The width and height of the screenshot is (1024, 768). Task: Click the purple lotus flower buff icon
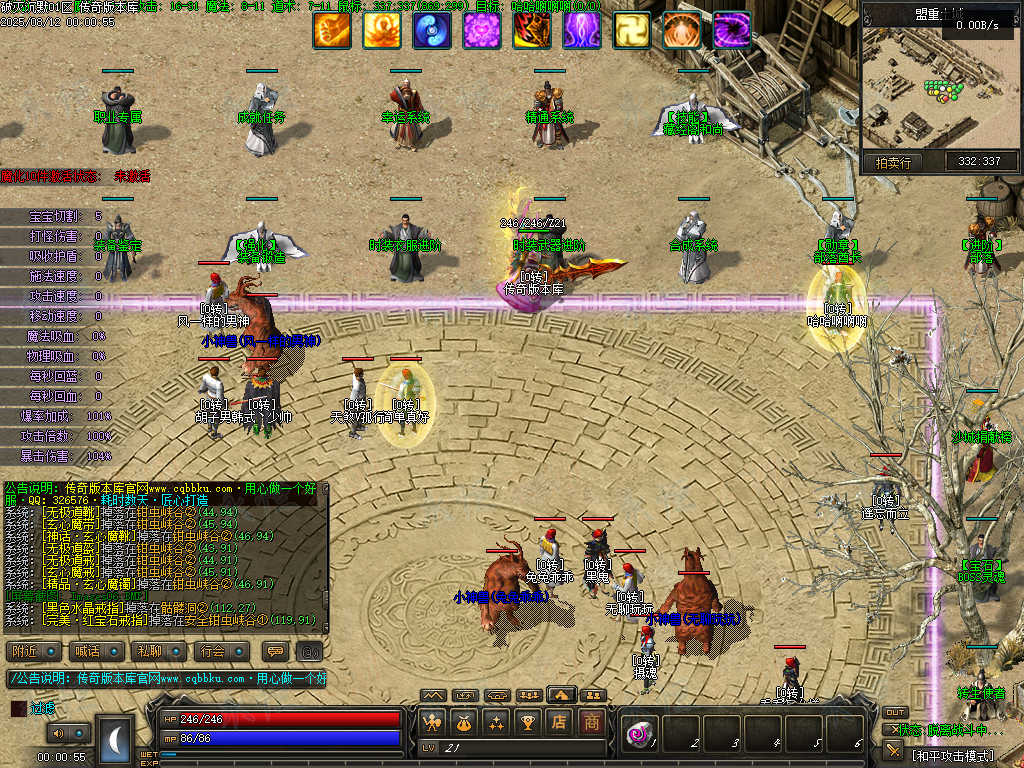[x=482, y=30]
